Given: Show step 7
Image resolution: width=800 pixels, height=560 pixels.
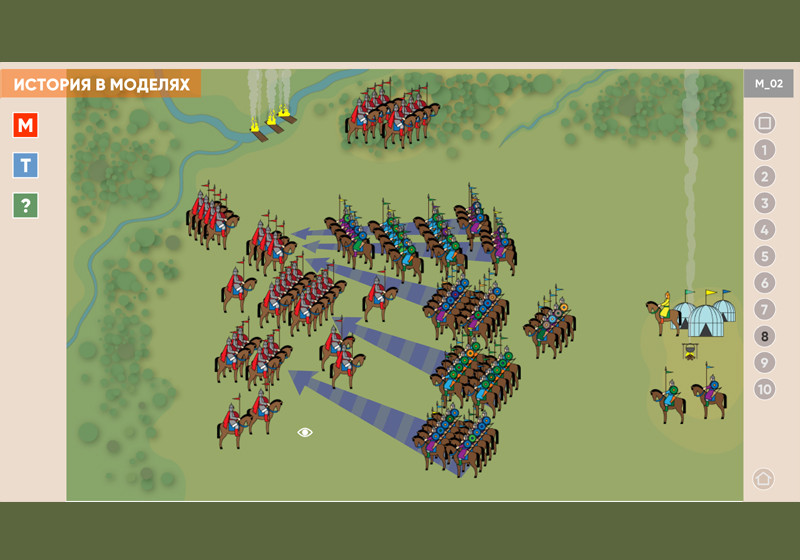Looking at the screenshot, I should coord(765,310).
